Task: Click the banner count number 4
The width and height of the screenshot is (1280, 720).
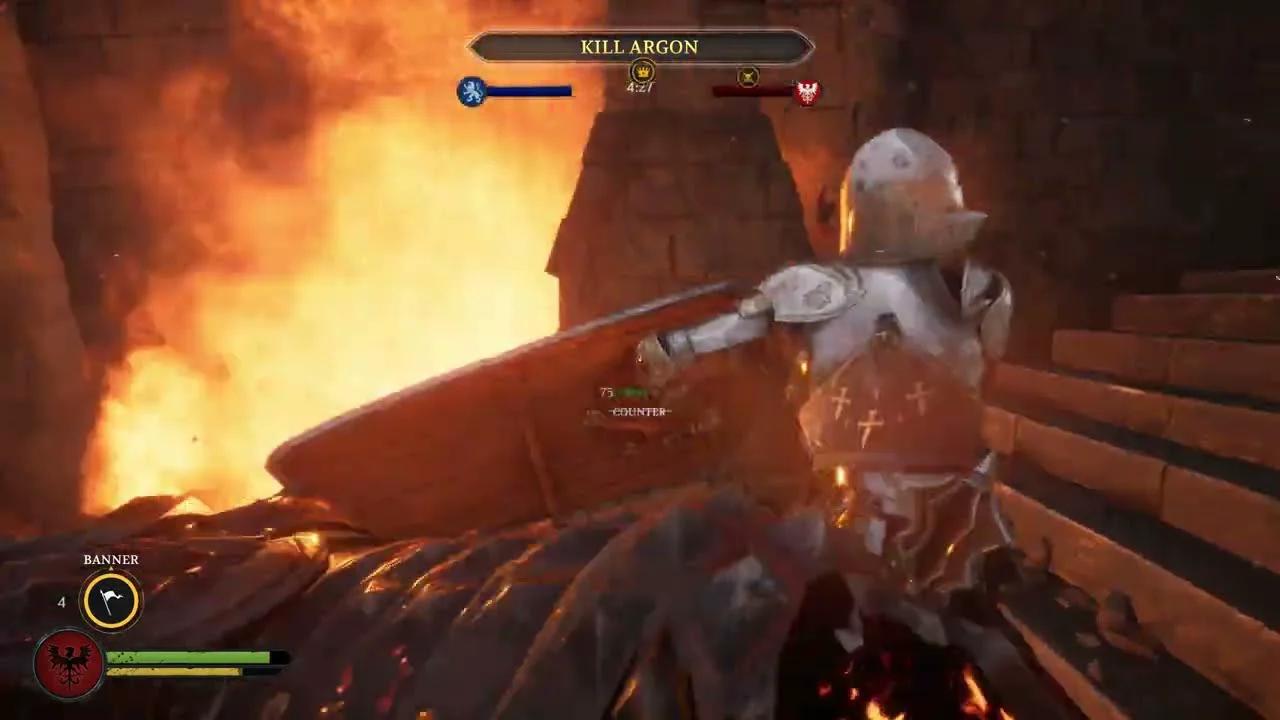Action: click(61, 601)
